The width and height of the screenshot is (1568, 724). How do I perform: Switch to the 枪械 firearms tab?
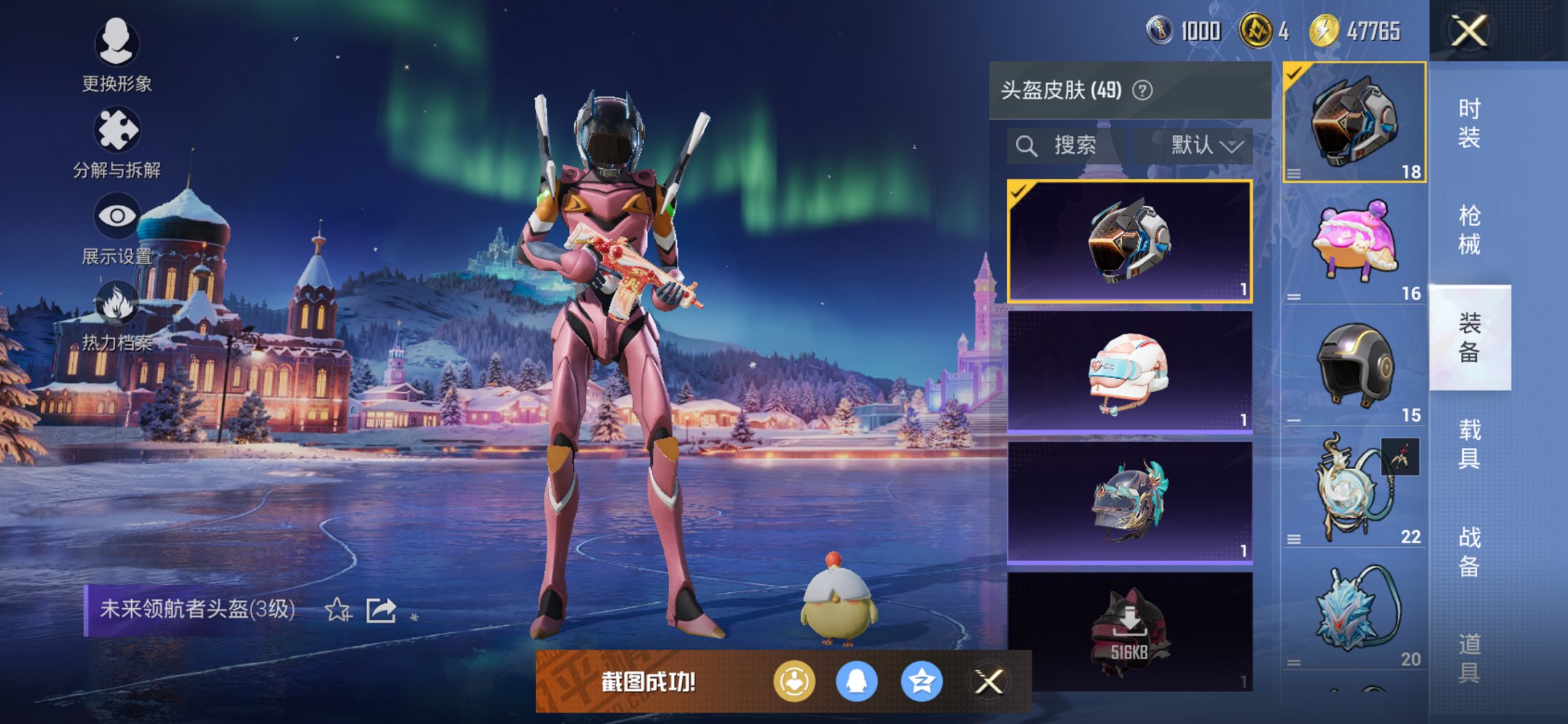[1469, 229]
